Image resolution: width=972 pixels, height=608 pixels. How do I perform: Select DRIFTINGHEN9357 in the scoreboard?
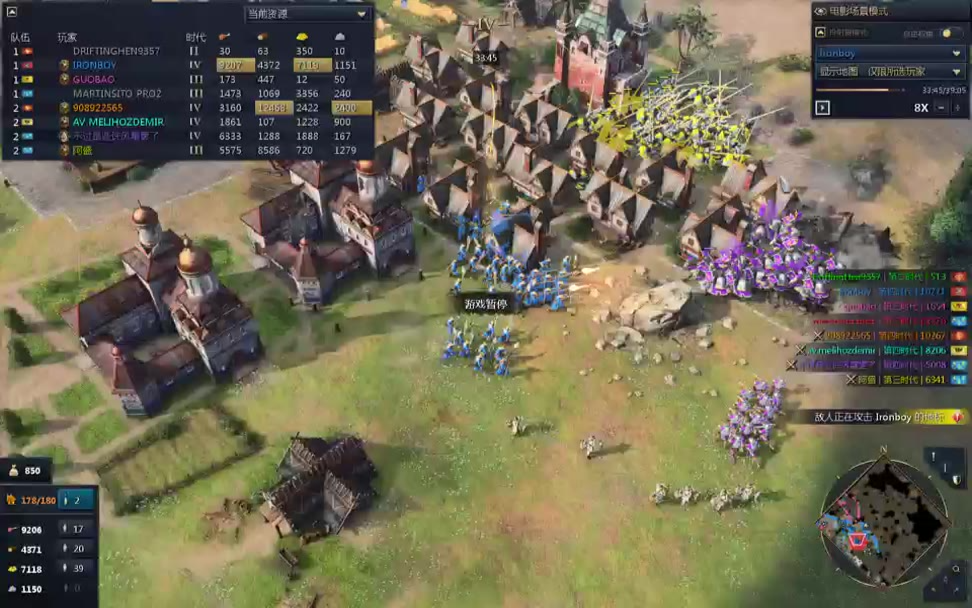click(116, 51)
